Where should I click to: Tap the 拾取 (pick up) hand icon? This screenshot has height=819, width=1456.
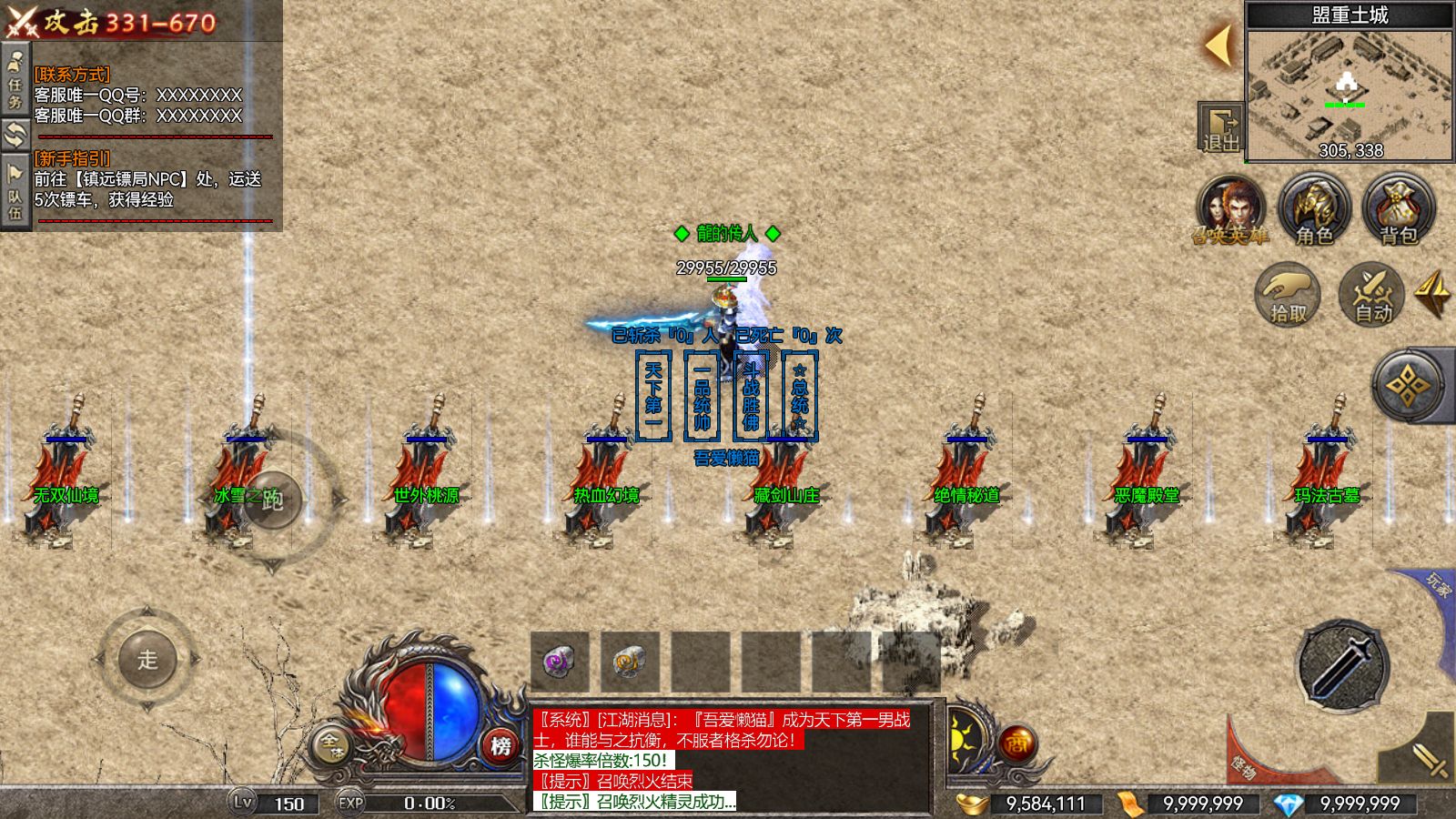(x=1288, y=293)
